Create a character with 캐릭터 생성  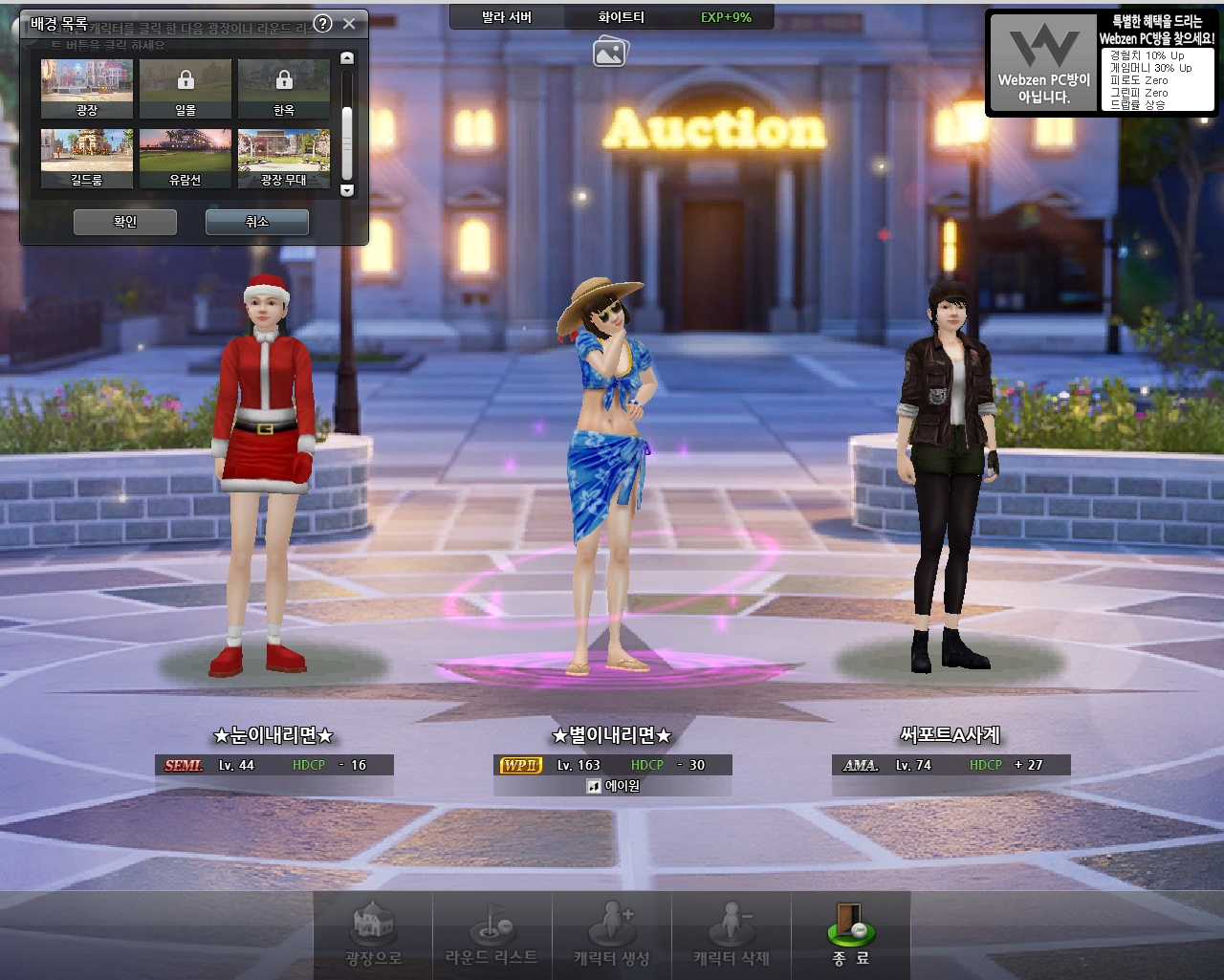[611, 933]
